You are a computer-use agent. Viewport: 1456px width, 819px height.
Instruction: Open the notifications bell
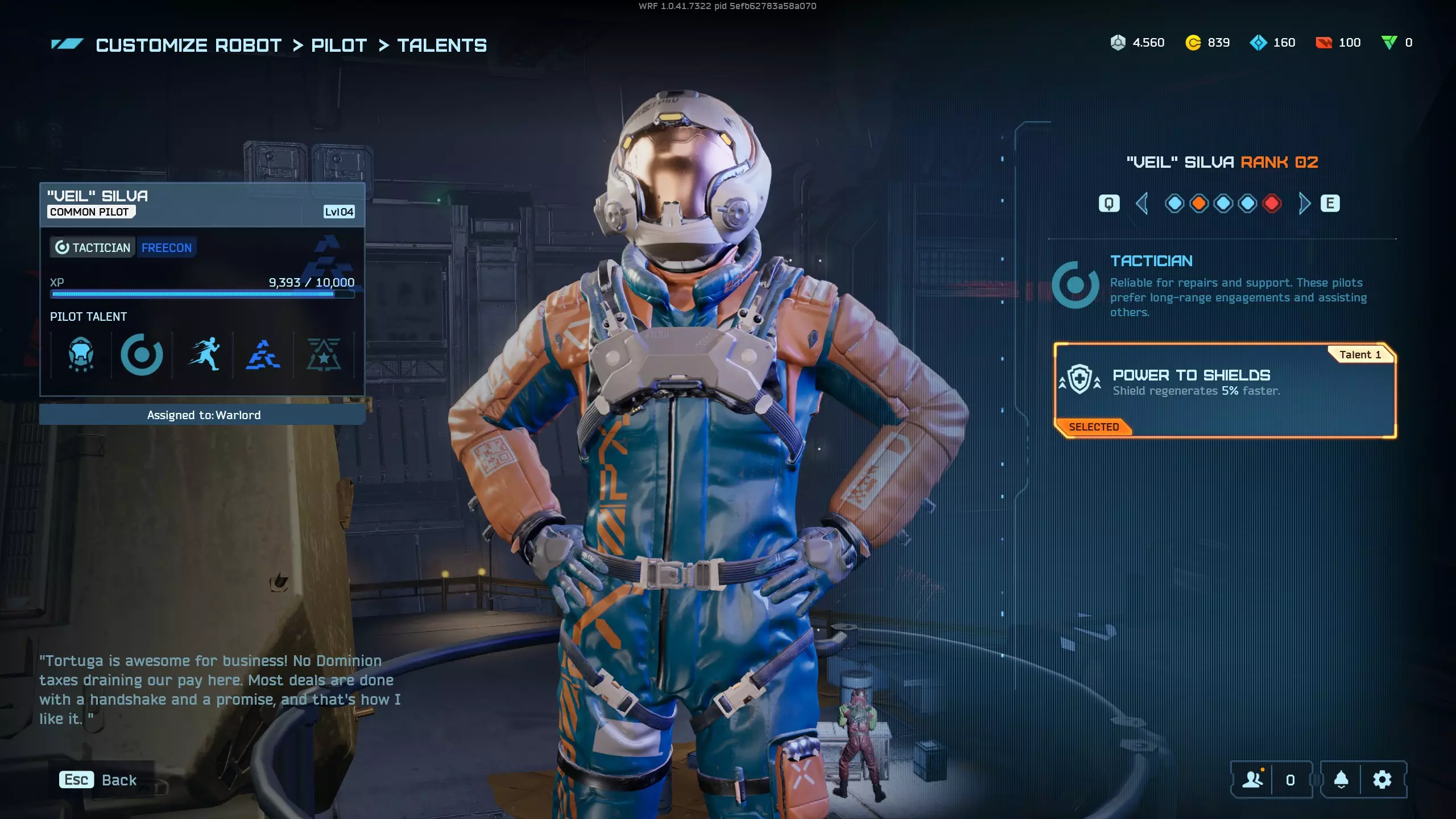(1341, 780)
